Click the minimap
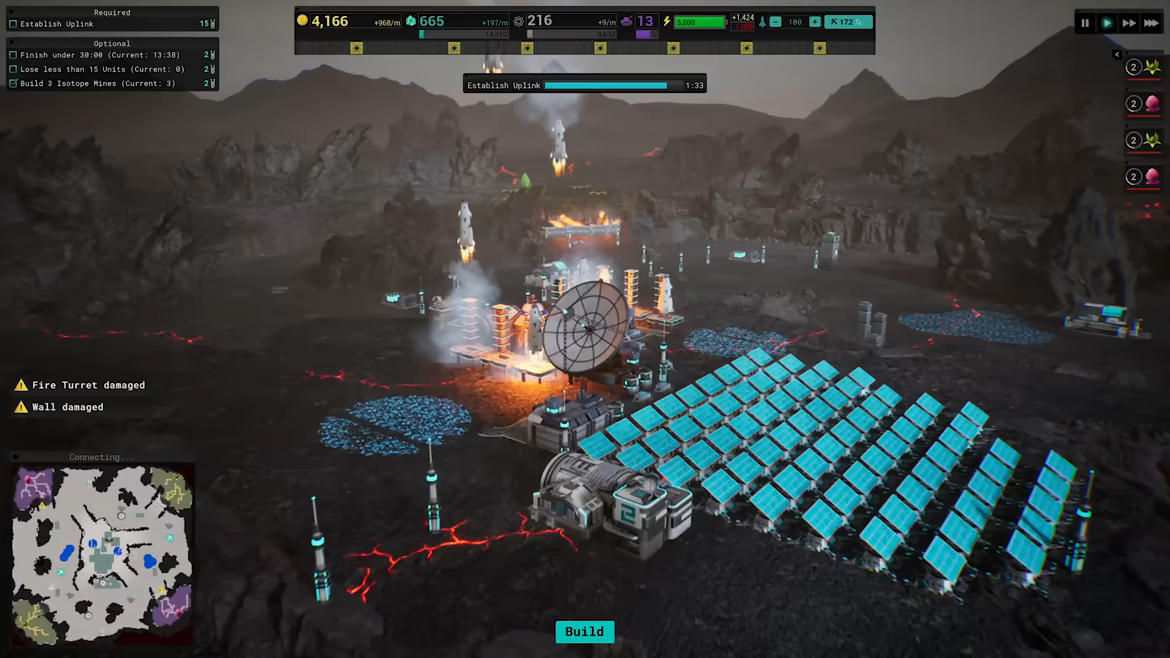The image size is (1170, 658). click(102, 553)
